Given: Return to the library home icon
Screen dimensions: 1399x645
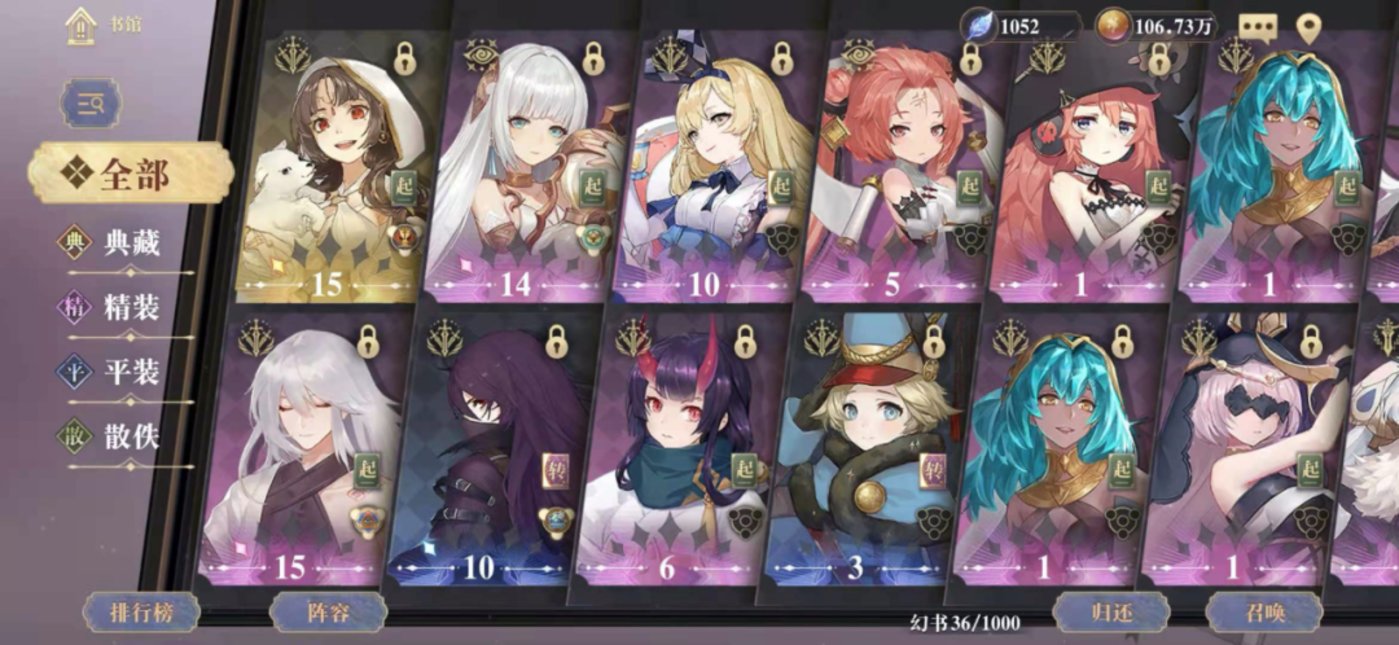Looking at the screenshot, I should [81, 26].
